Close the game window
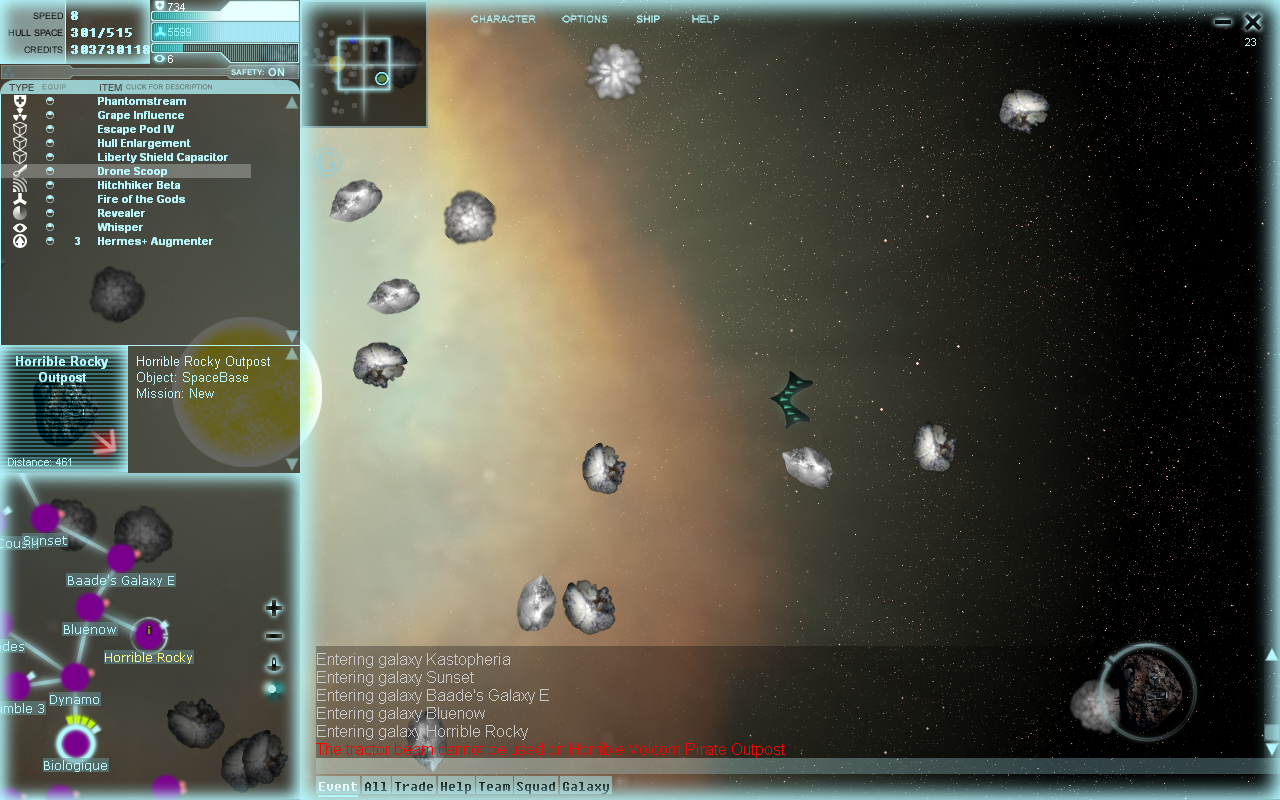1280x800 pixels. [1252, 22]
